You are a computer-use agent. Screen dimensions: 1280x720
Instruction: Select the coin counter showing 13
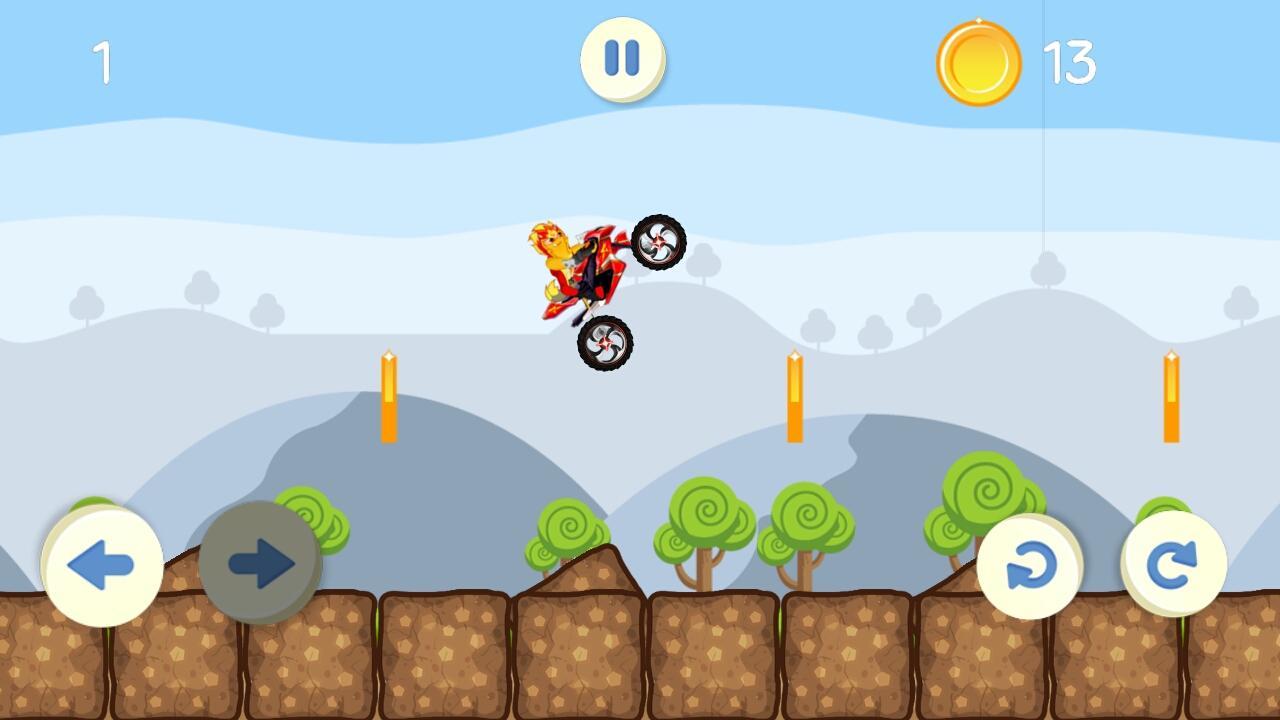pos(1068,60)
